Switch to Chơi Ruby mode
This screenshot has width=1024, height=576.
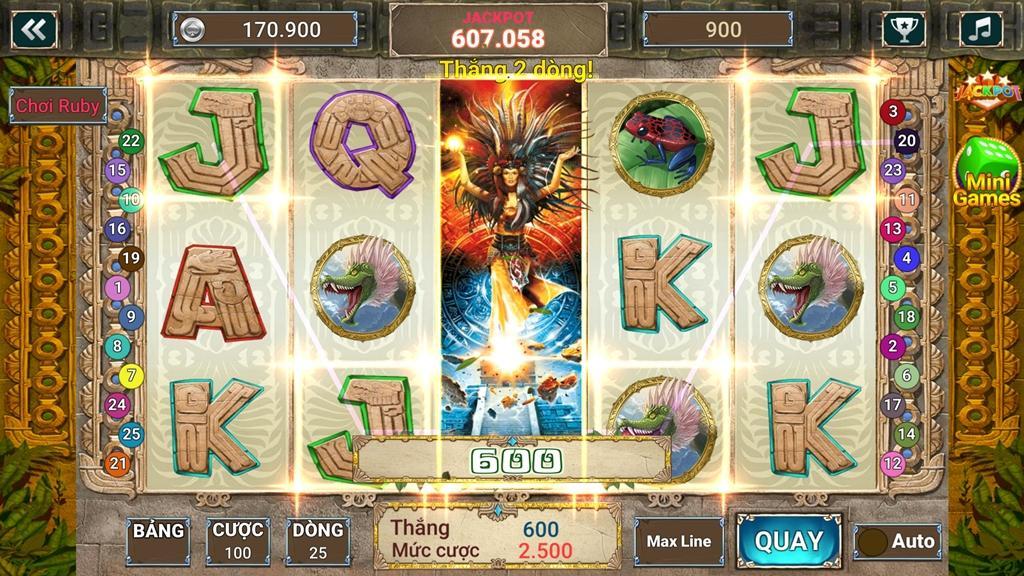pos(57,105)
